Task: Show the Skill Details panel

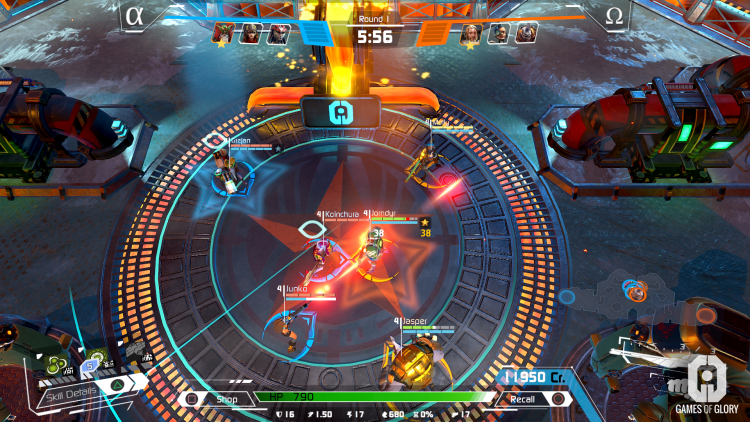Action: pyautogui.click(x=70, y=391)
